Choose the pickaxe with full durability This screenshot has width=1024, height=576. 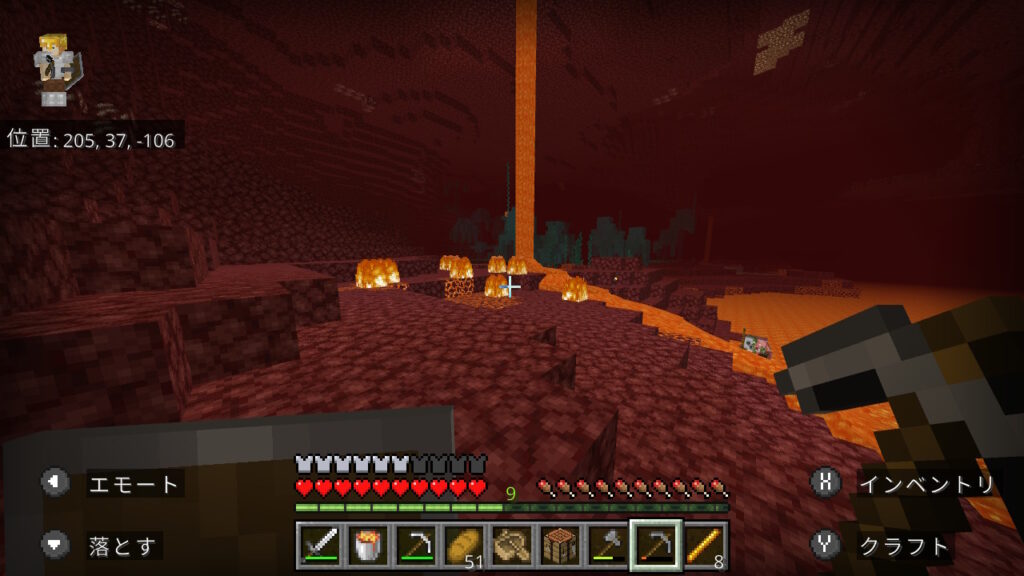(416, 546)
